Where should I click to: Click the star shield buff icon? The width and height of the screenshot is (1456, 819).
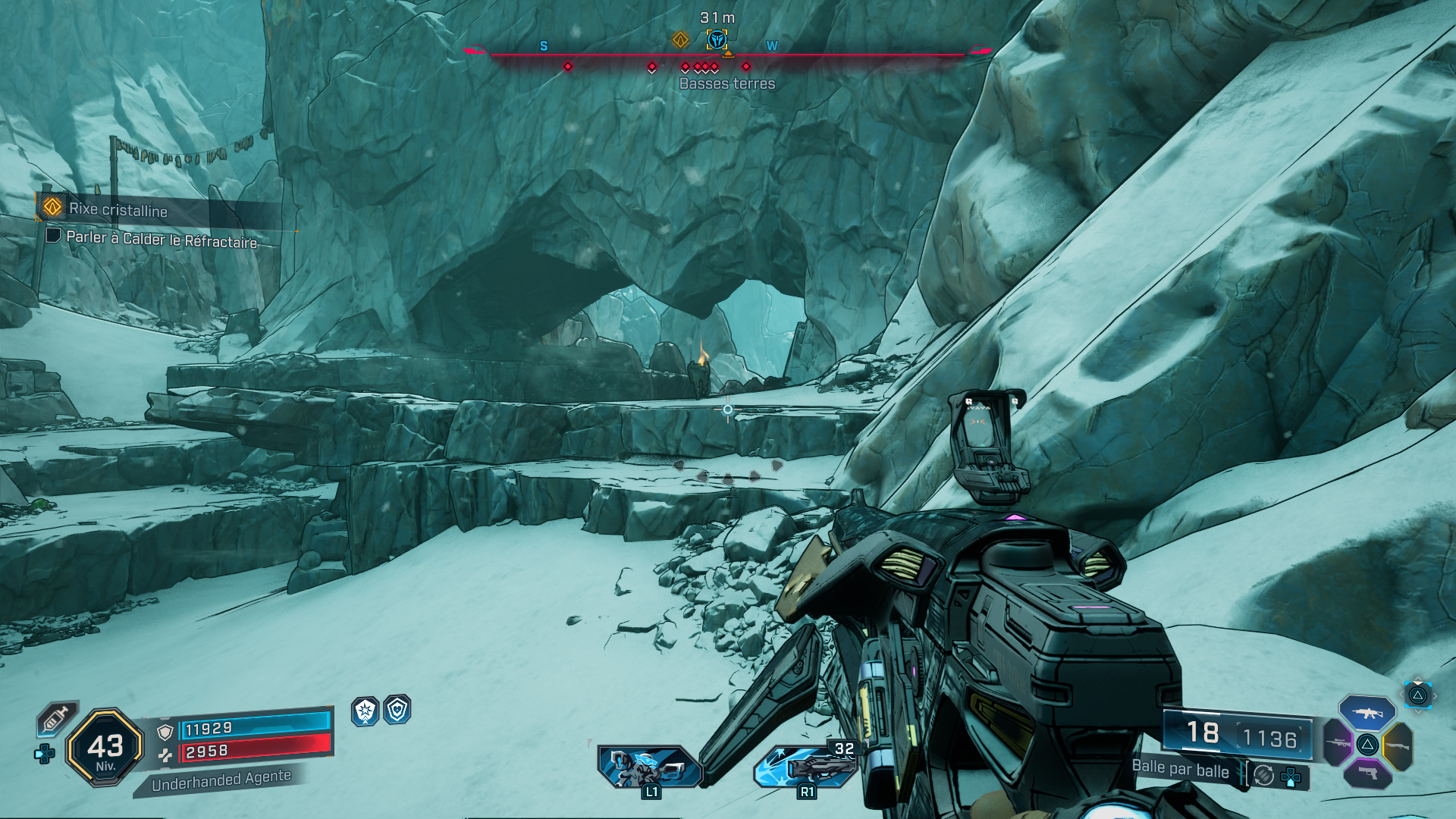pos(365,711)
